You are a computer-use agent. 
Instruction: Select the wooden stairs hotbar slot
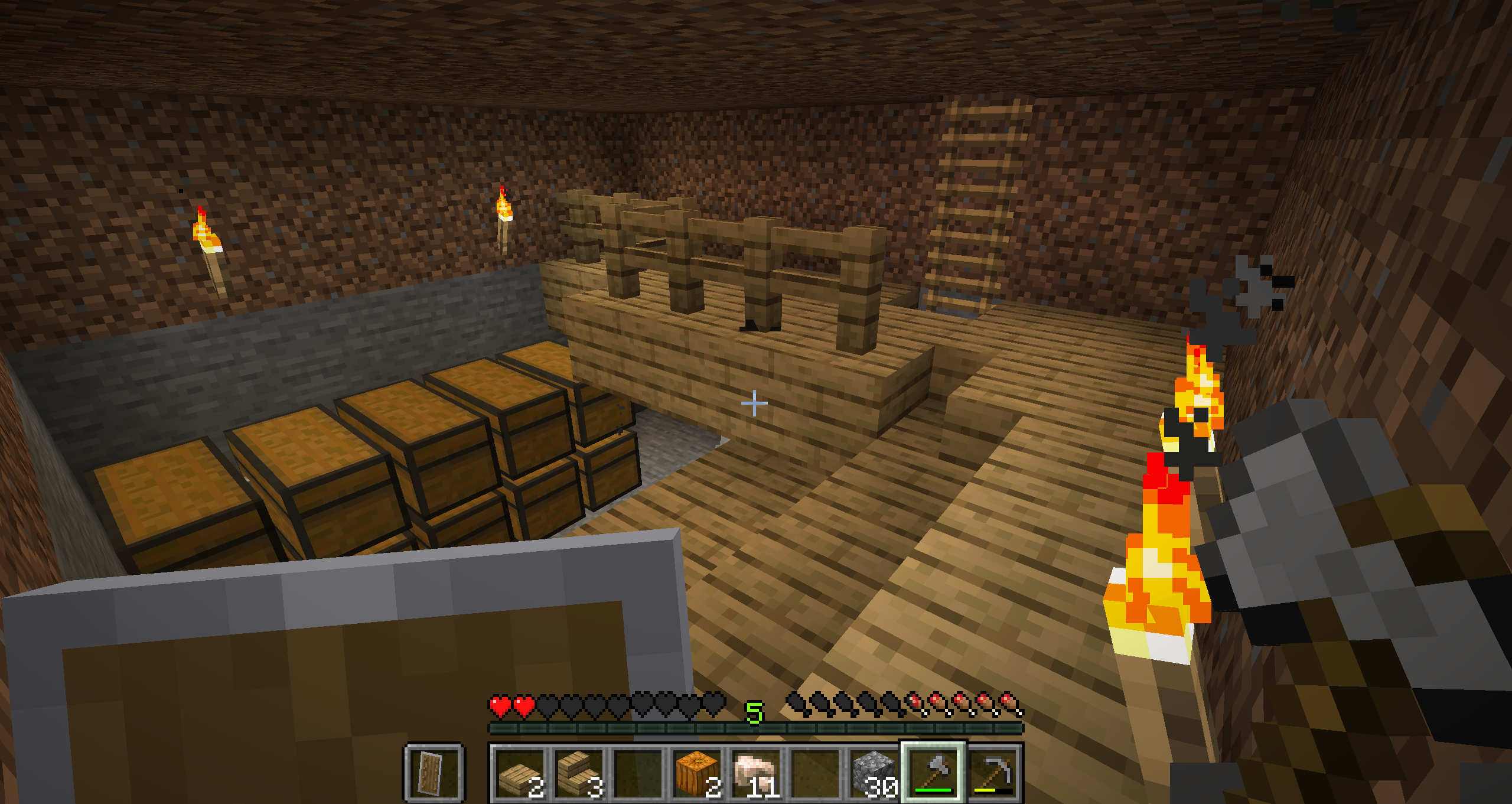579,773
